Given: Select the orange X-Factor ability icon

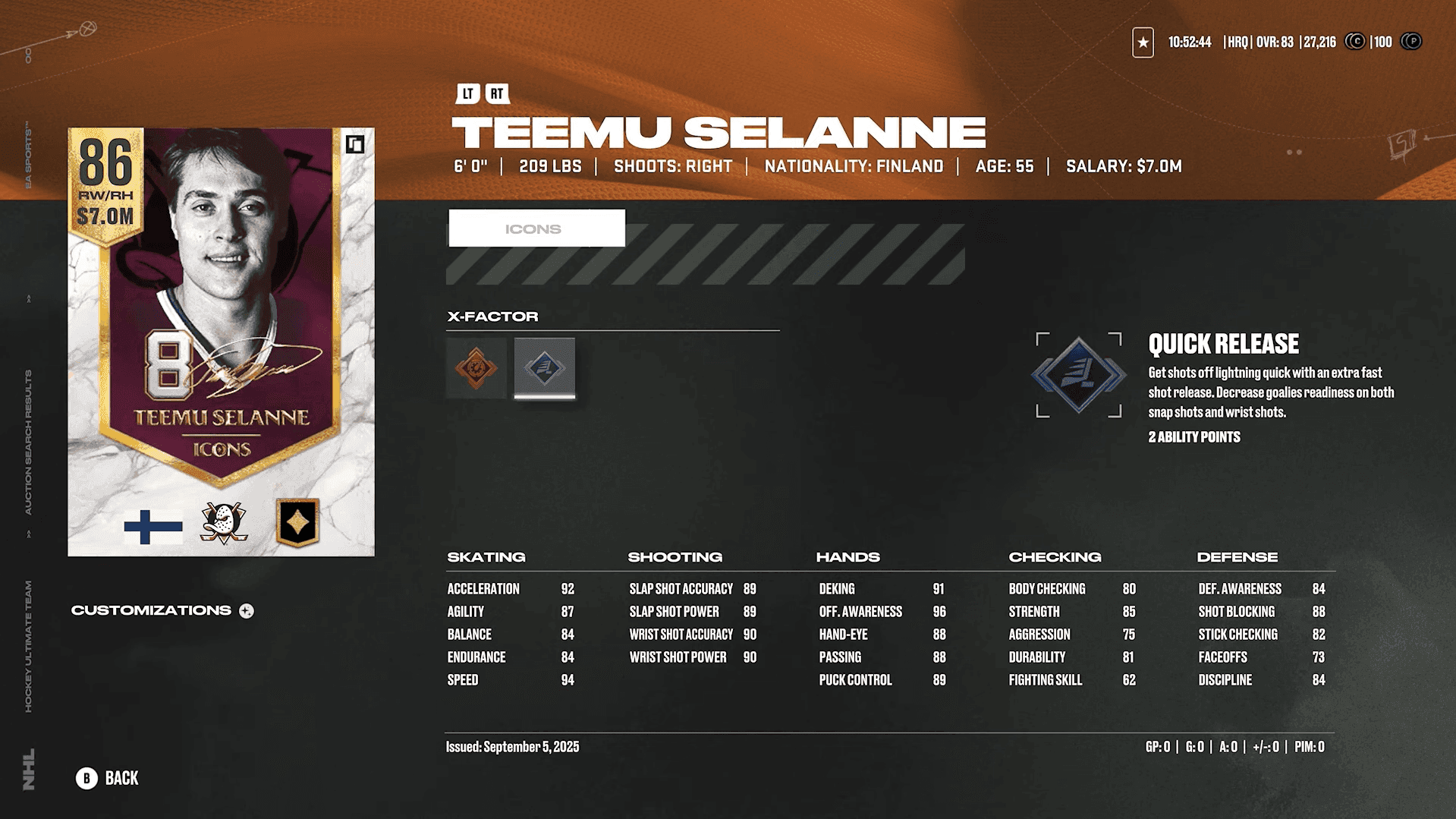Looking at the screenshot, I should [476, 368].
